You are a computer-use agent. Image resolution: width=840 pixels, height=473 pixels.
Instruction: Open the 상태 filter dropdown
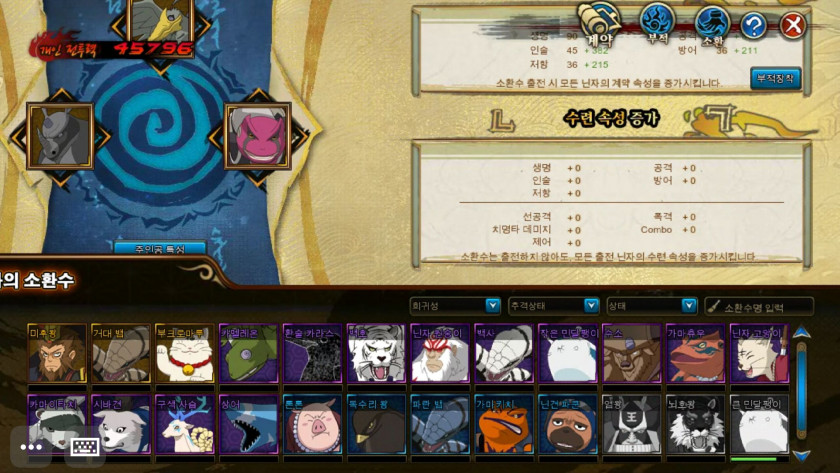[x=651, y=305]
